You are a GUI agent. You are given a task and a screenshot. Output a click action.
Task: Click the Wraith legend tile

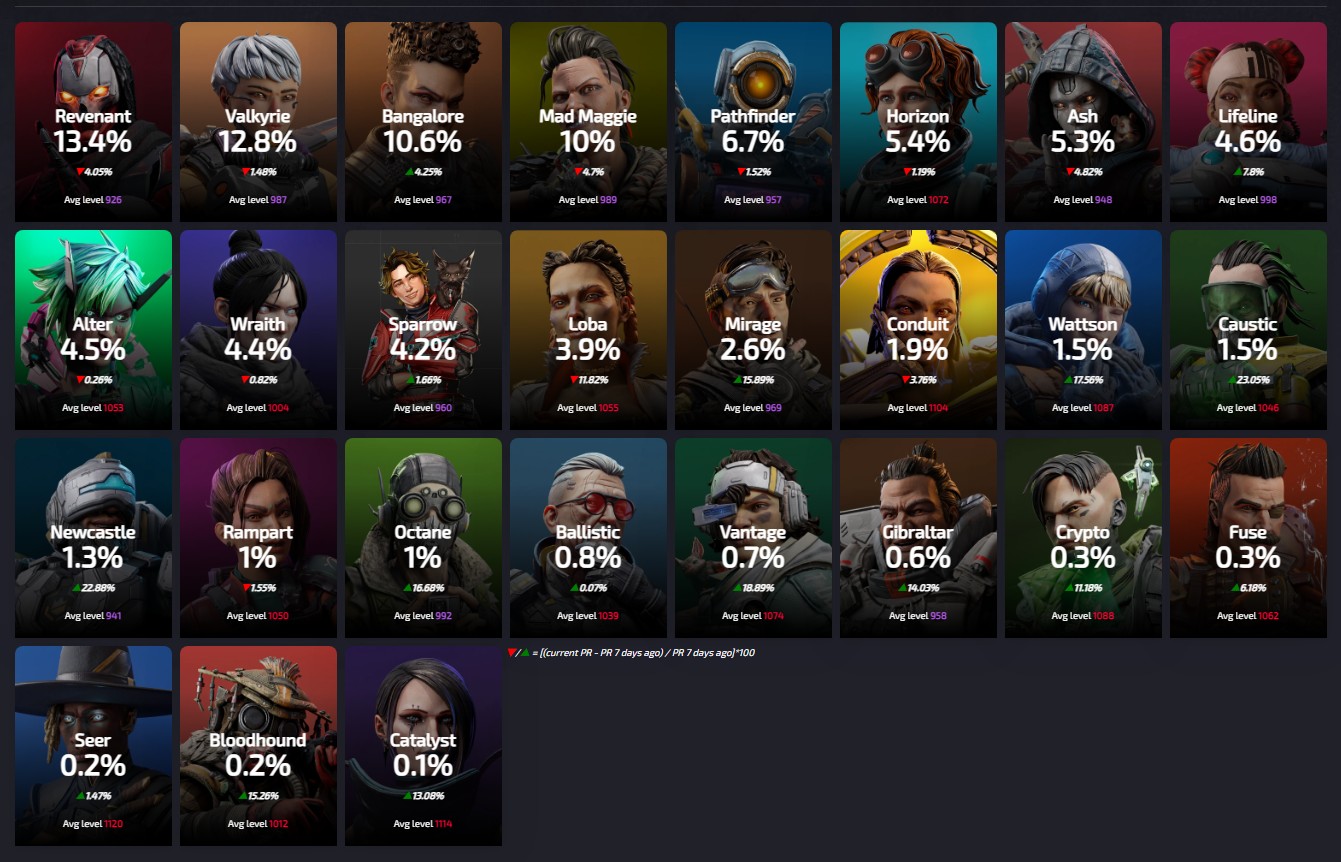[258, 330]
